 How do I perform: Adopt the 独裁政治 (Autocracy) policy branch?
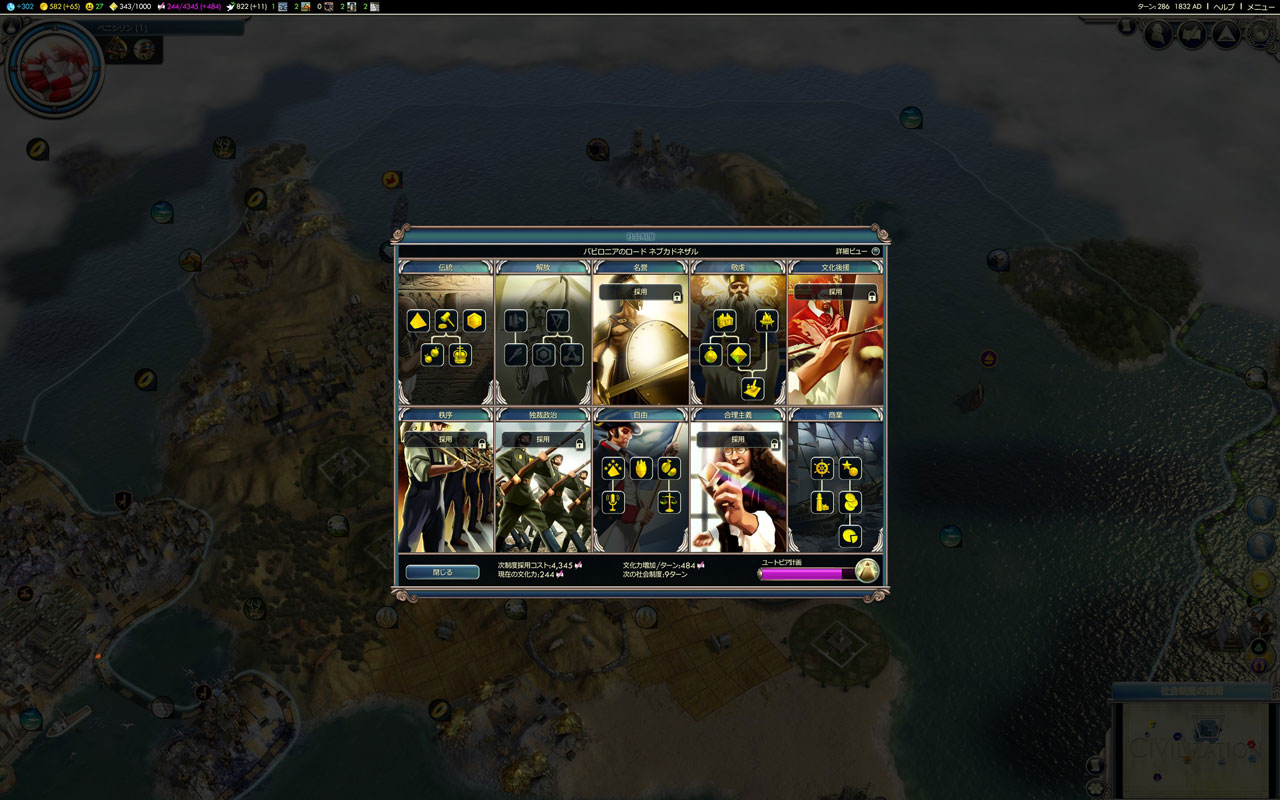(x=543, y=439)
